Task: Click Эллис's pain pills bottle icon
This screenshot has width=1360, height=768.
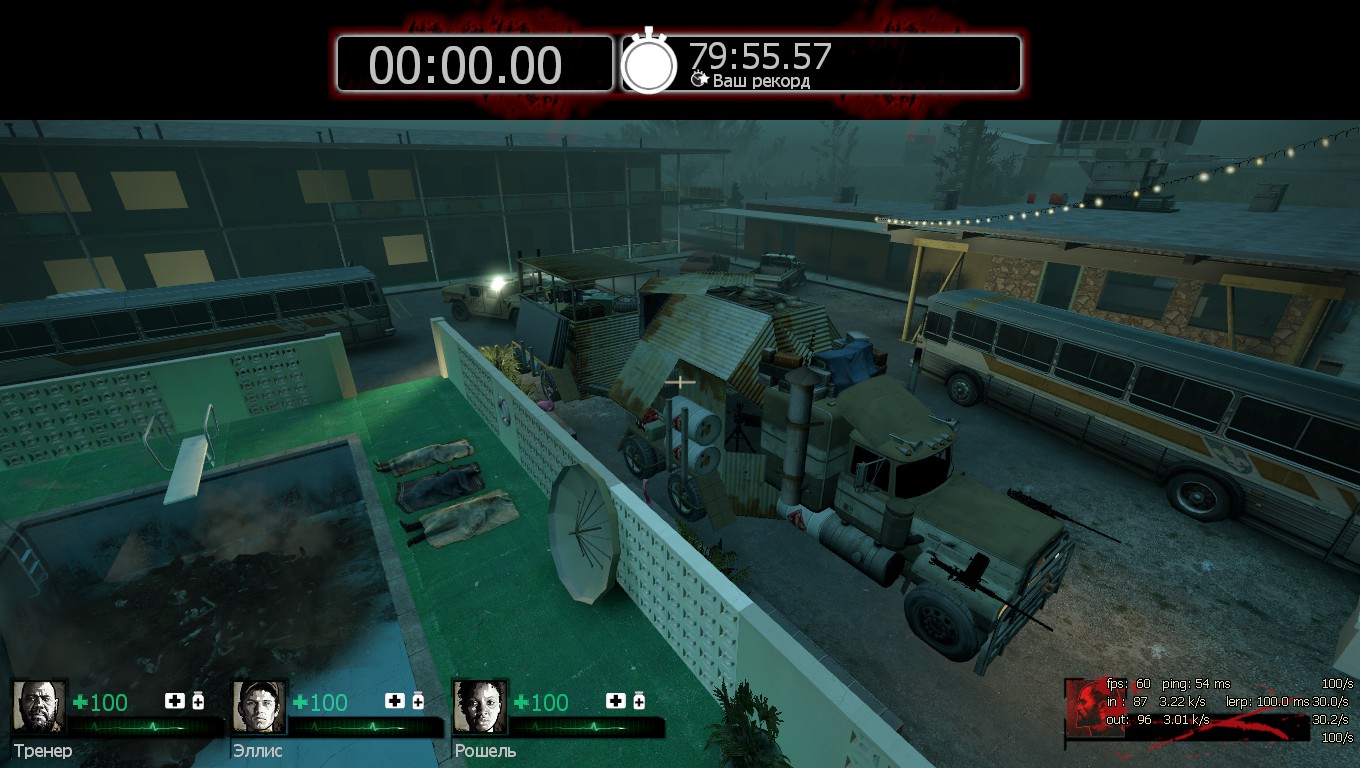Action: (x=418, y=701)
